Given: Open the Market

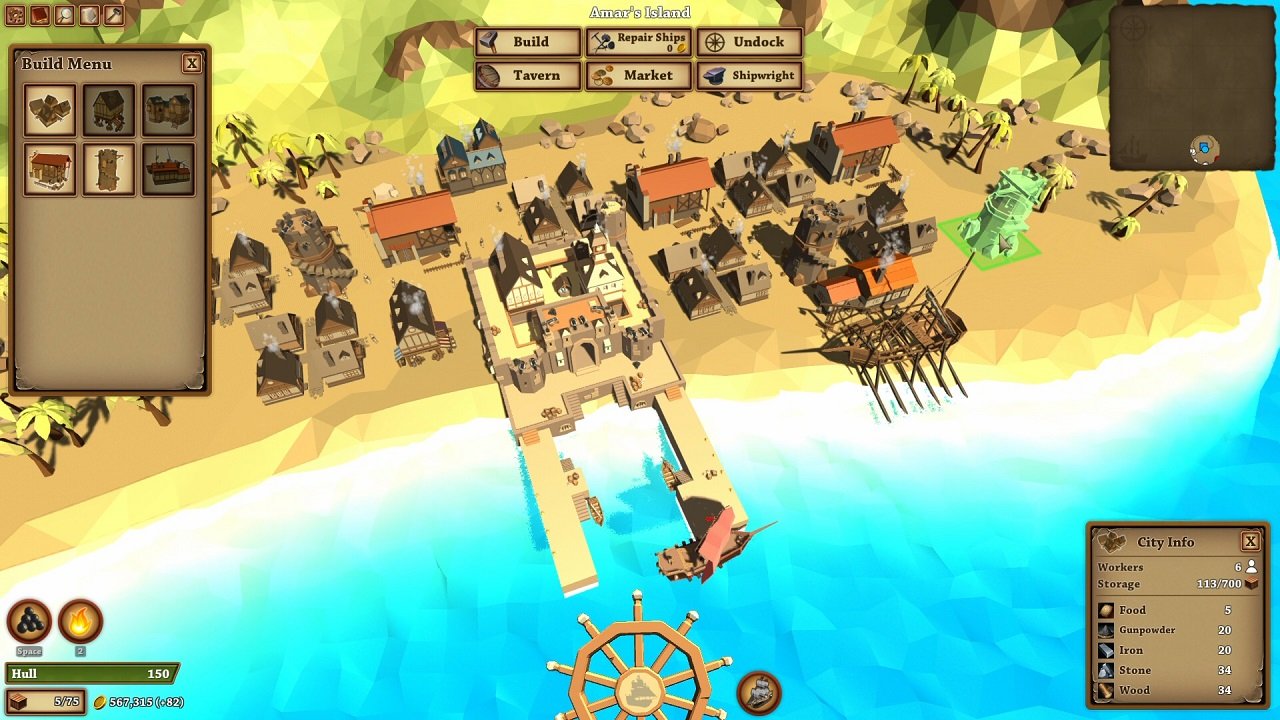Looking at the screenshot, I should 640,75.
